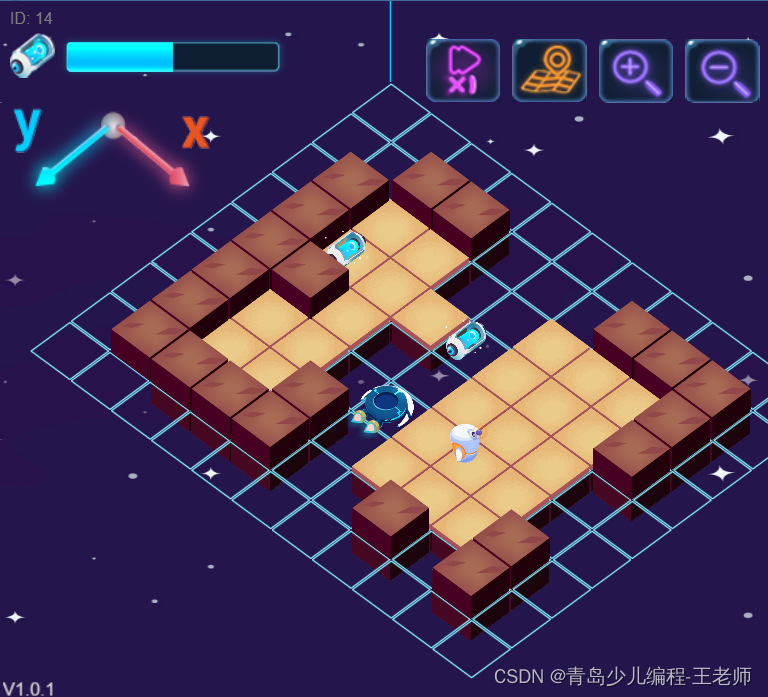Toggle the play speed x1 button
This screenshot has width=768, height=697.
pos(463,71)
